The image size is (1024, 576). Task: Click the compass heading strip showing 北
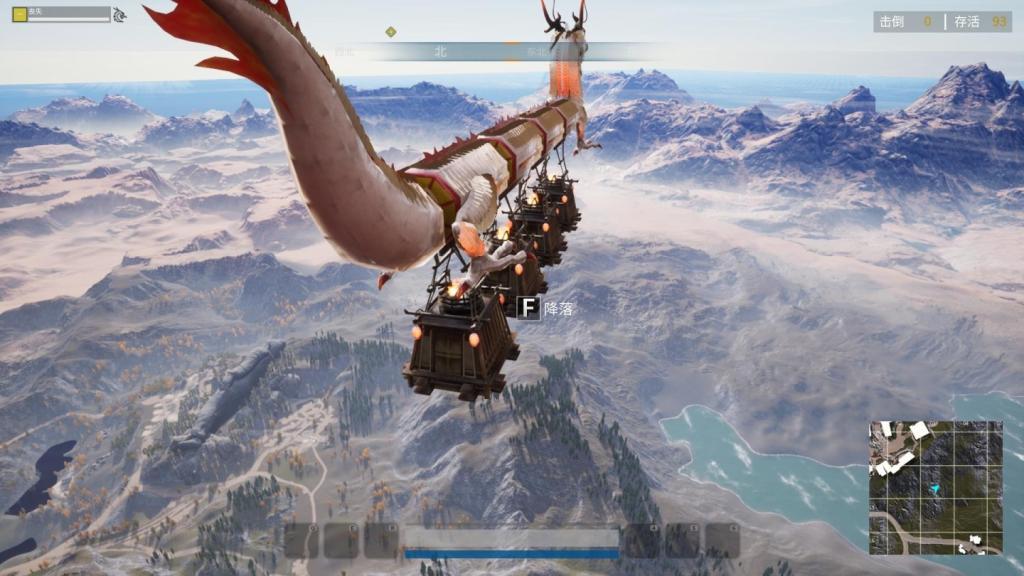(x=440, y=51)
